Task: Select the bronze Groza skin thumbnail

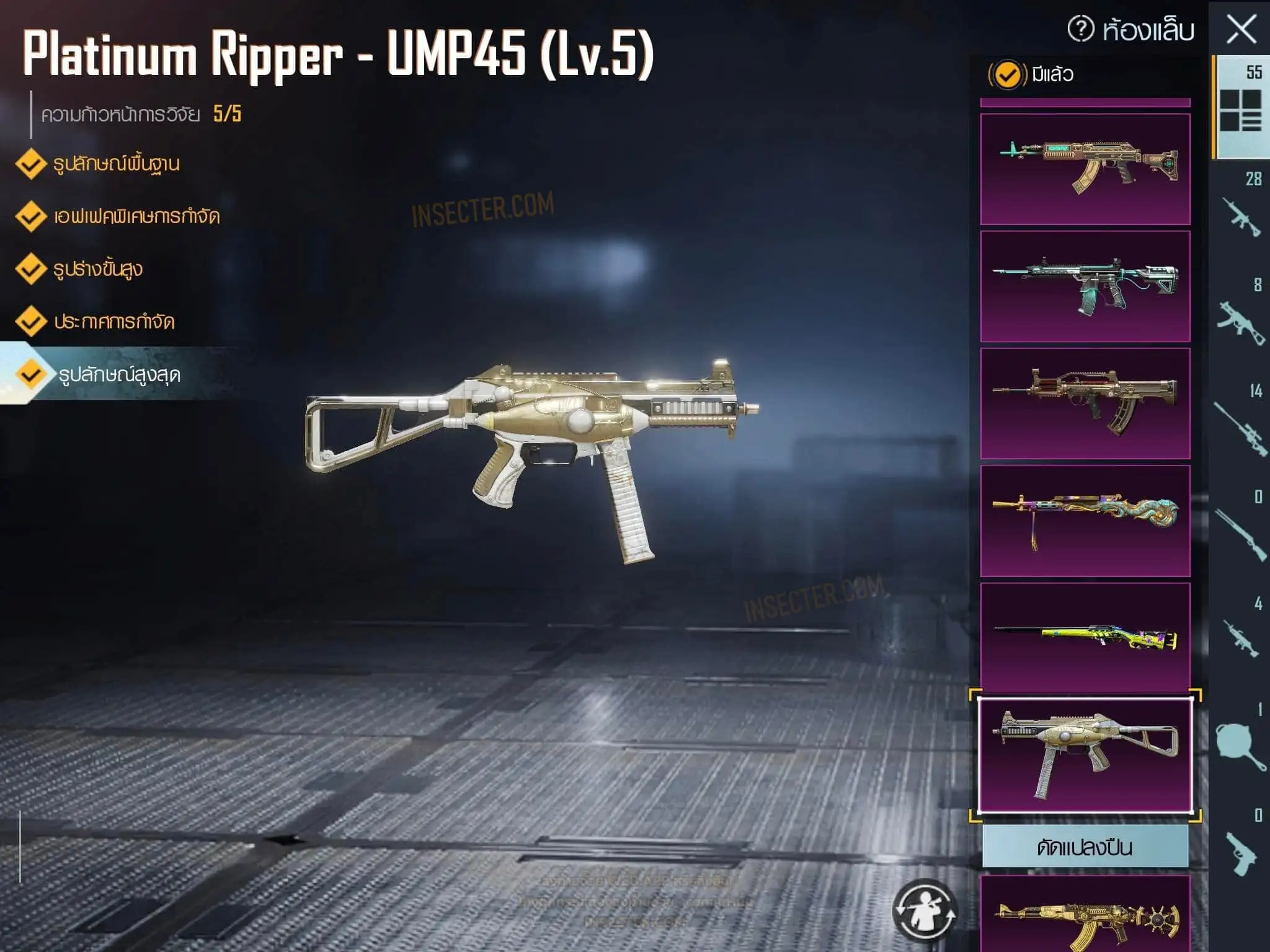Action: pos(1085,403)
